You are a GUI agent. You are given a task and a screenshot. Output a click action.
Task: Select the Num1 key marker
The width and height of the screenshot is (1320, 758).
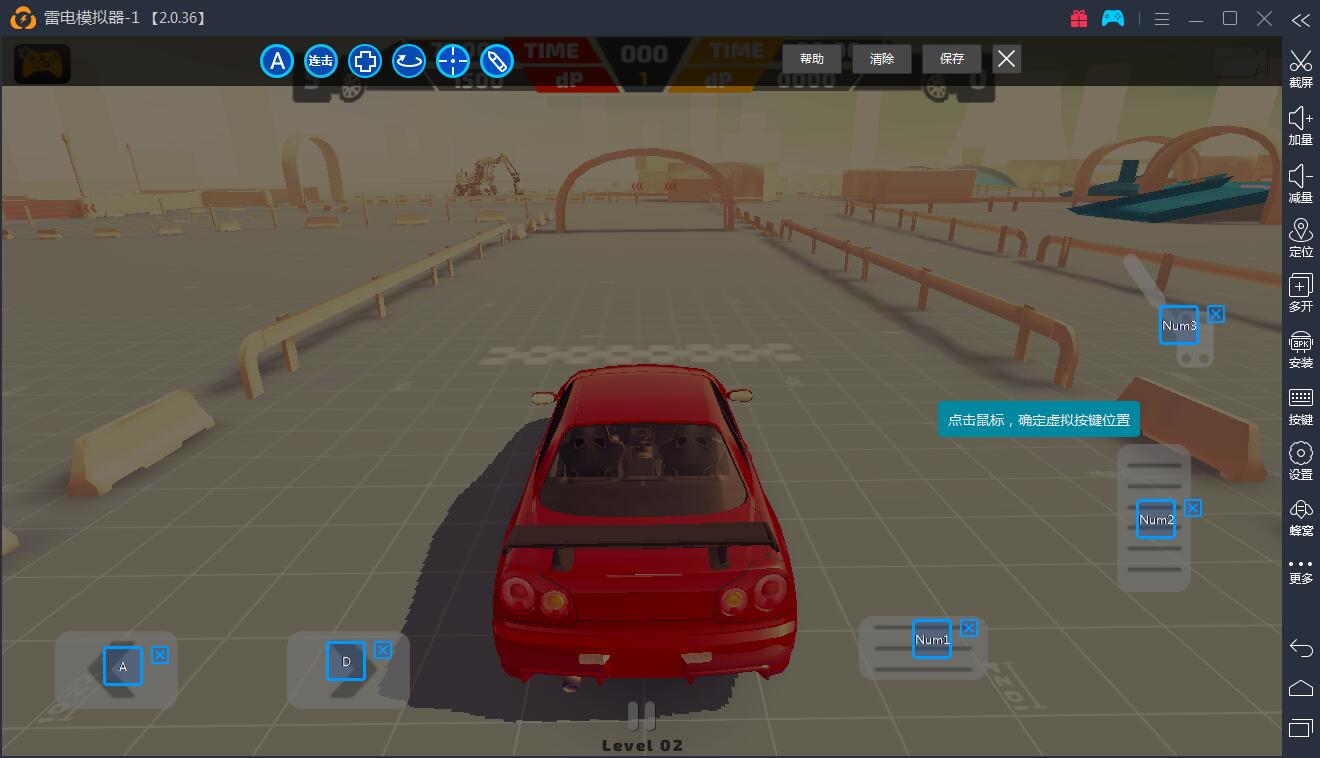point(932,639)
